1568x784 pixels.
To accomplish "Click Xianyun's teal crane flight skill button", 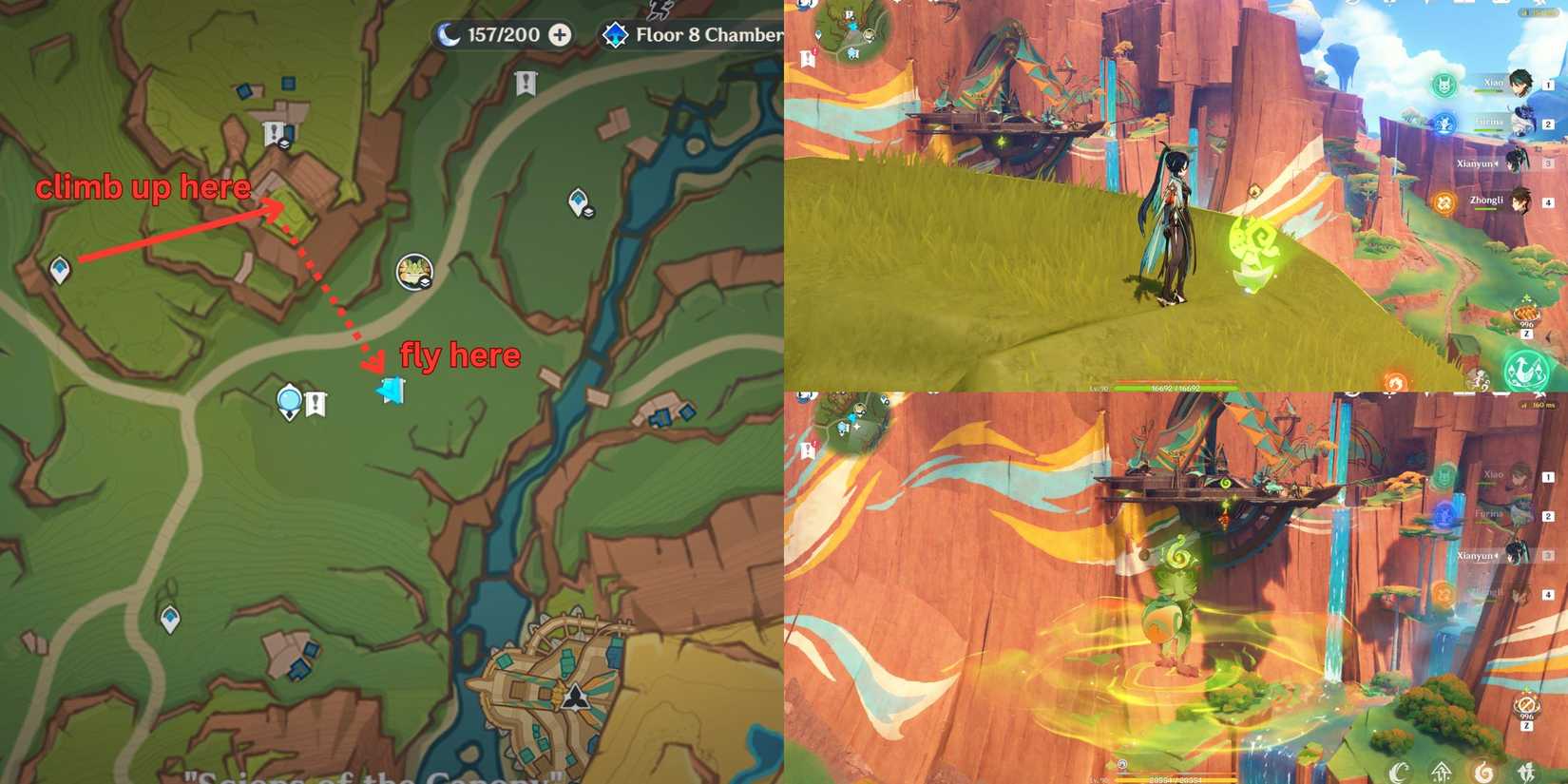I will tap(1526, 372).
